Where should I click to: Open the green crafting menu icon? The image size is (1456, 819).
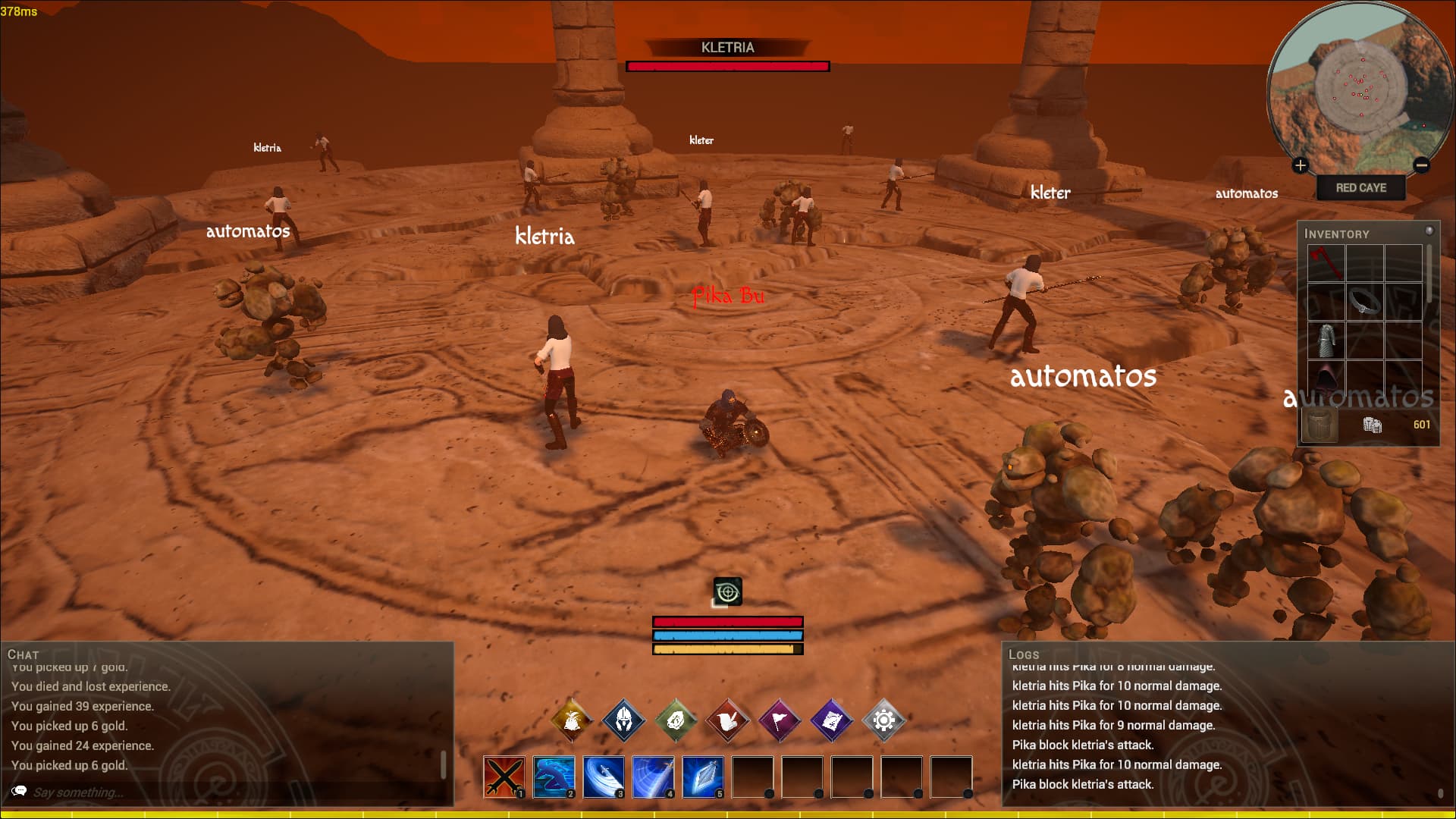coord(676,719)
